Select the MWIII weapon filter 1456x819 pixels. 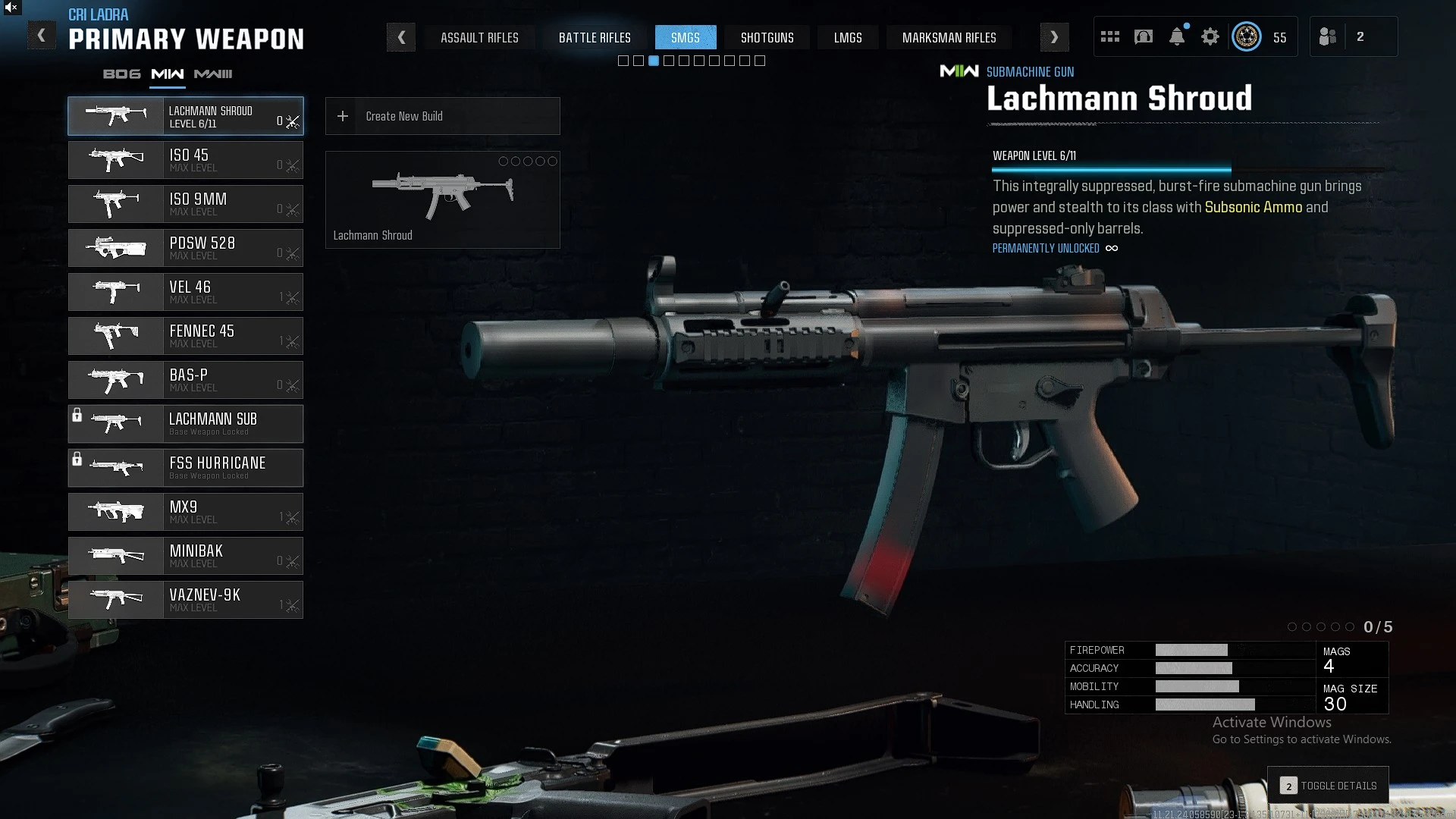[213, 74]
